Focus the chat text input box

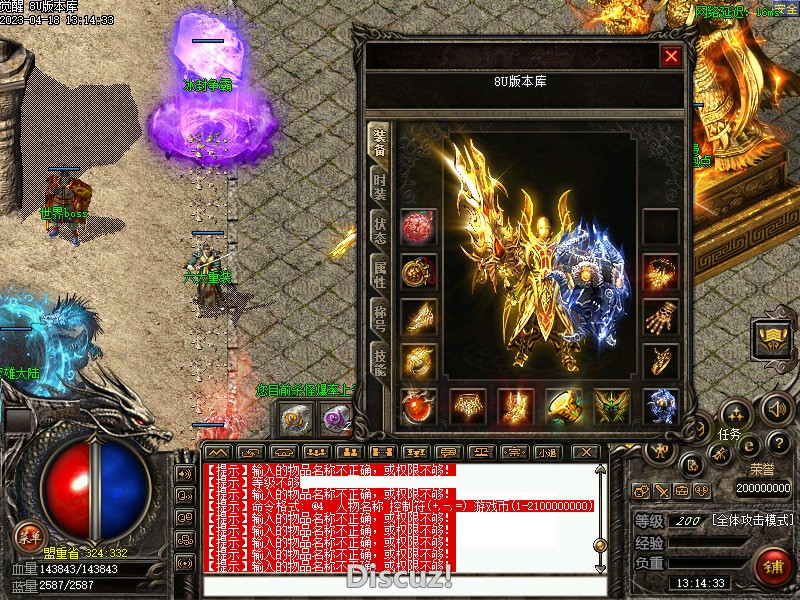[400, 586]
